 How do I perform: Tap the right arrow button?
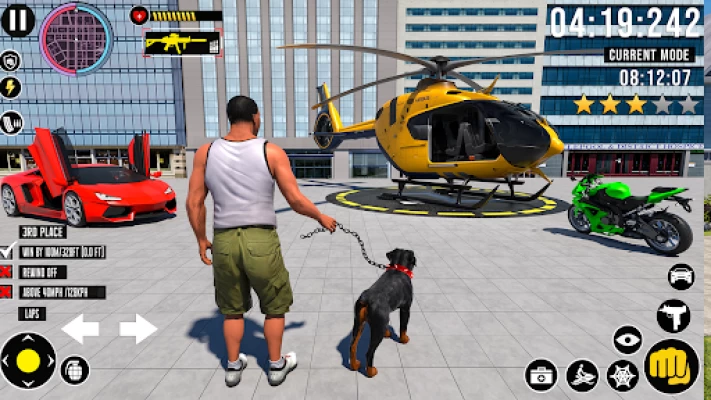139,328
